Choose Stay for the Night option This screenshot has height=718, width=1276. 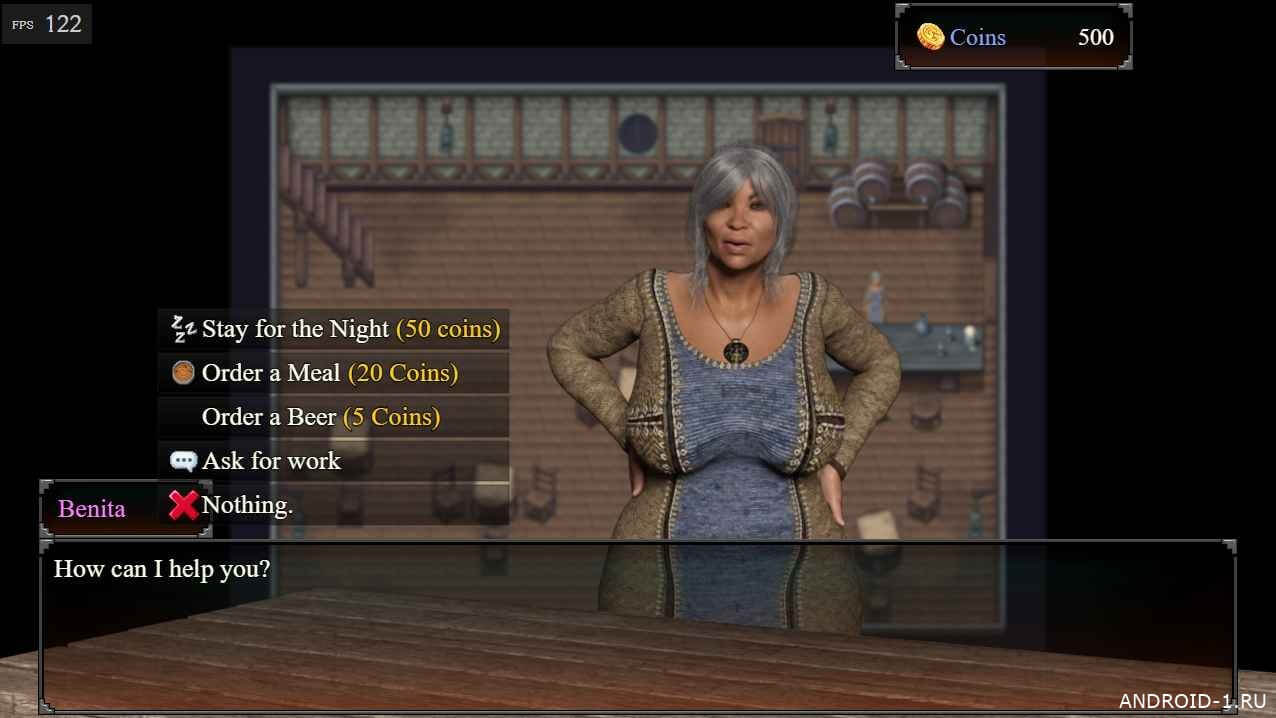pyautogui.click(x=334, y=329)
